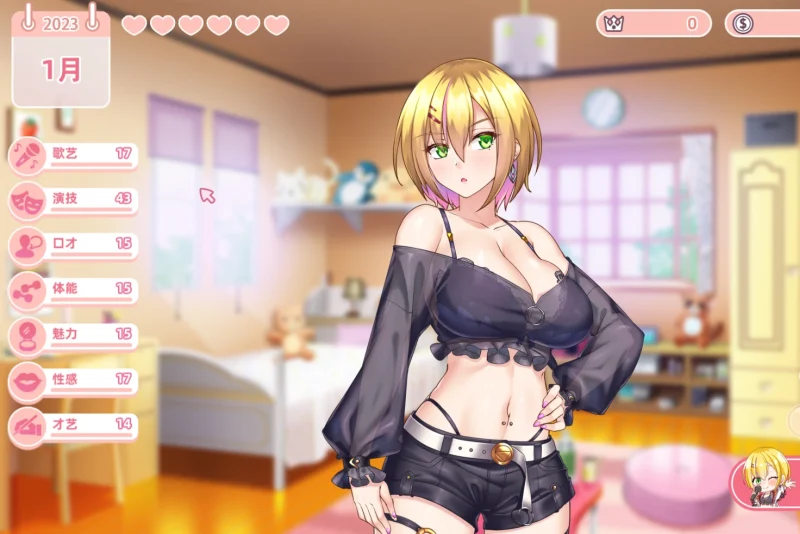Click the 2023 1月 calendar panel
The image size is (800, 534).
61,58
